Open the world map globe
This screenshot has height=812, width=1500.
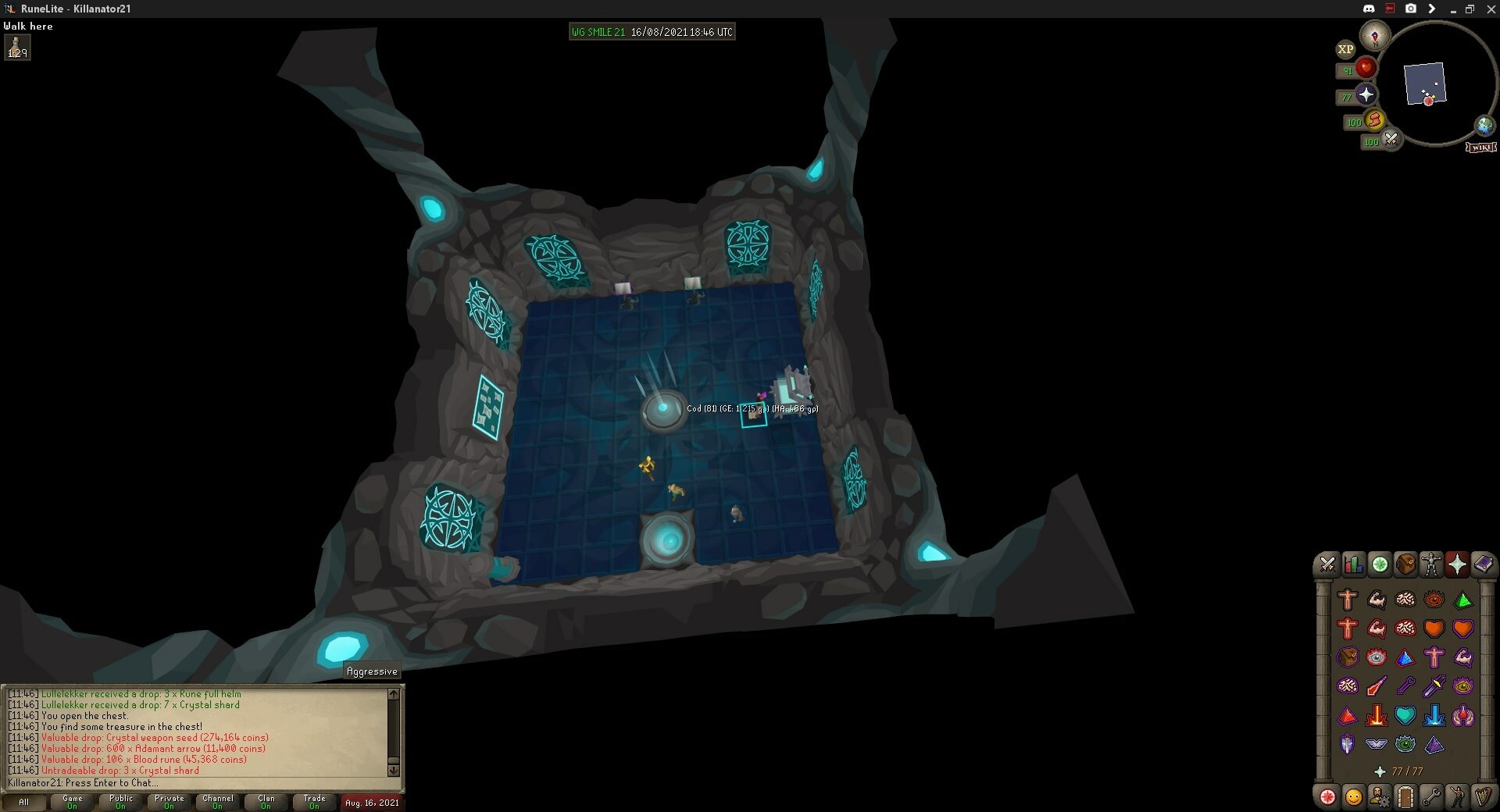click(x=1484, y=125)
